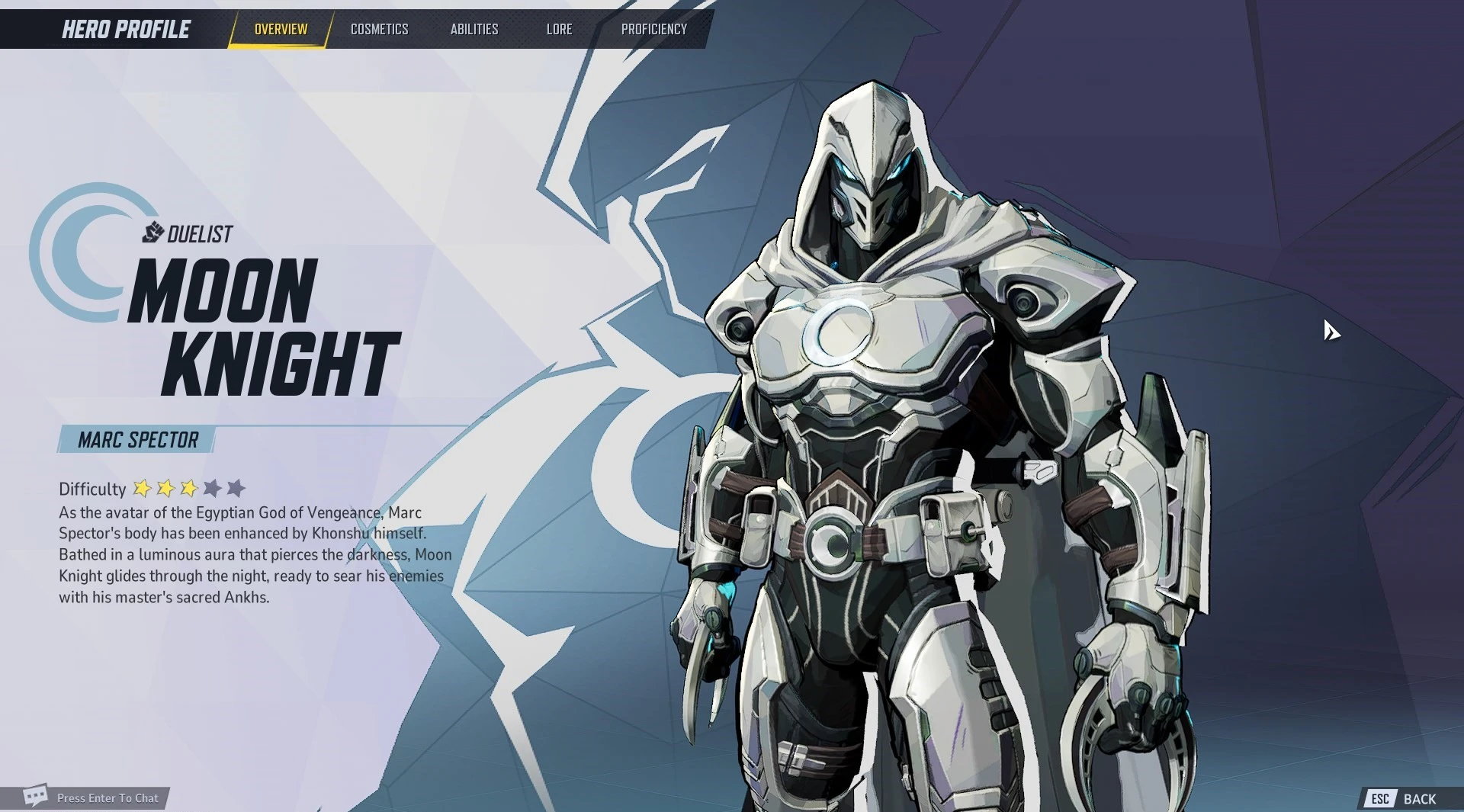Go back using the Back button
This screenshot has height=812, width=1464.
1408,798
